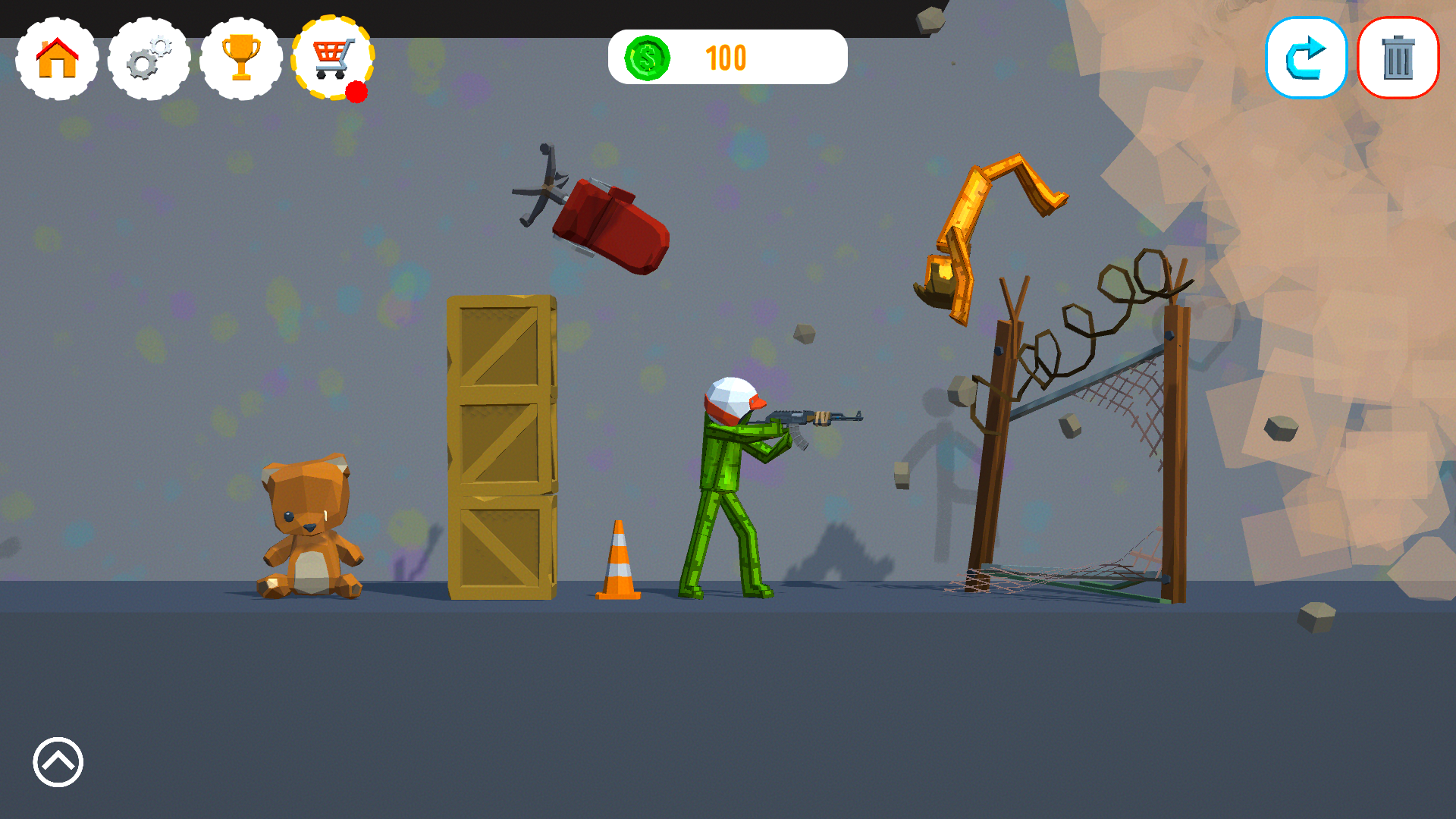
Task: View achievements via the trophy icon
Action: click(241, 58)
